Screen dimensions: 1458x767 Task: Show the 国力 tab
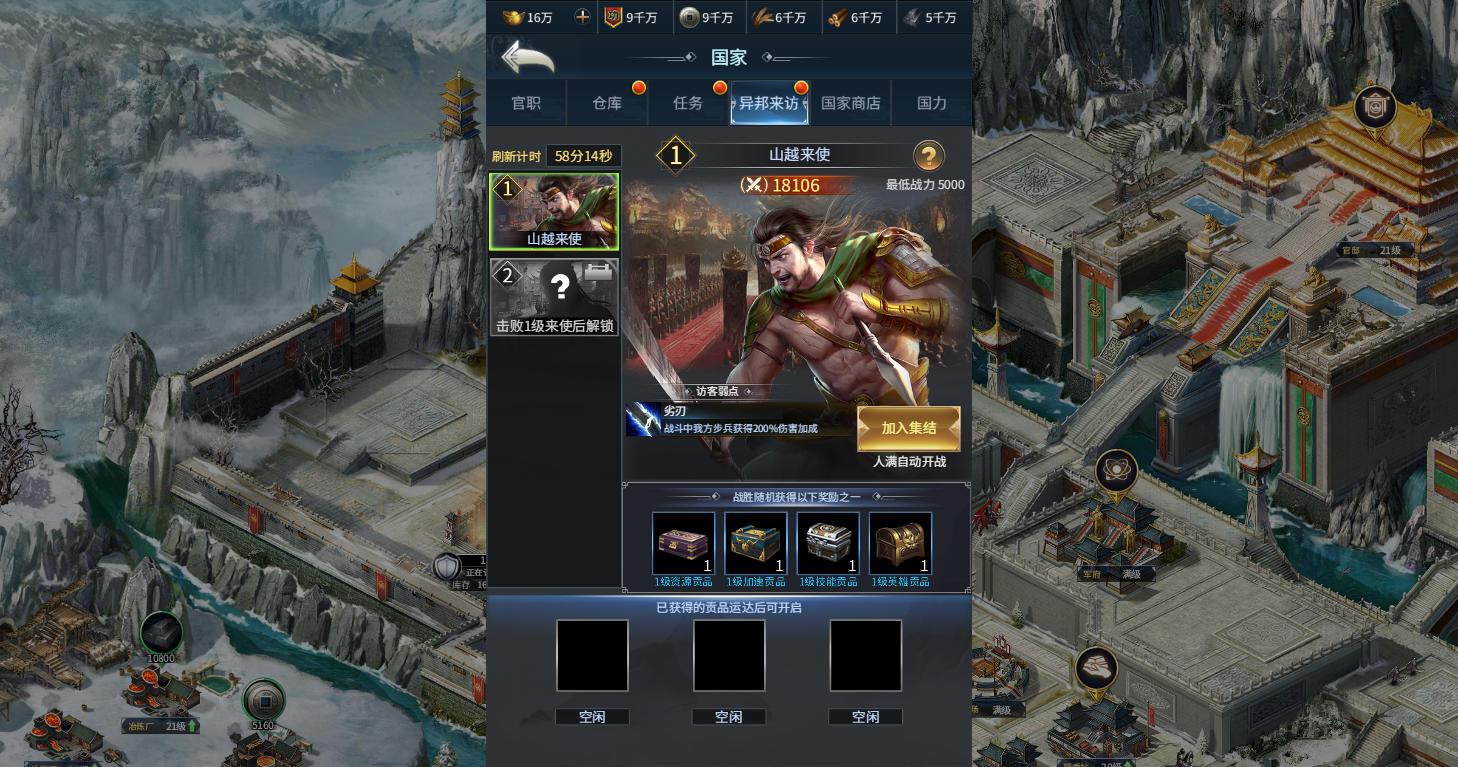(x=932, y=103)
